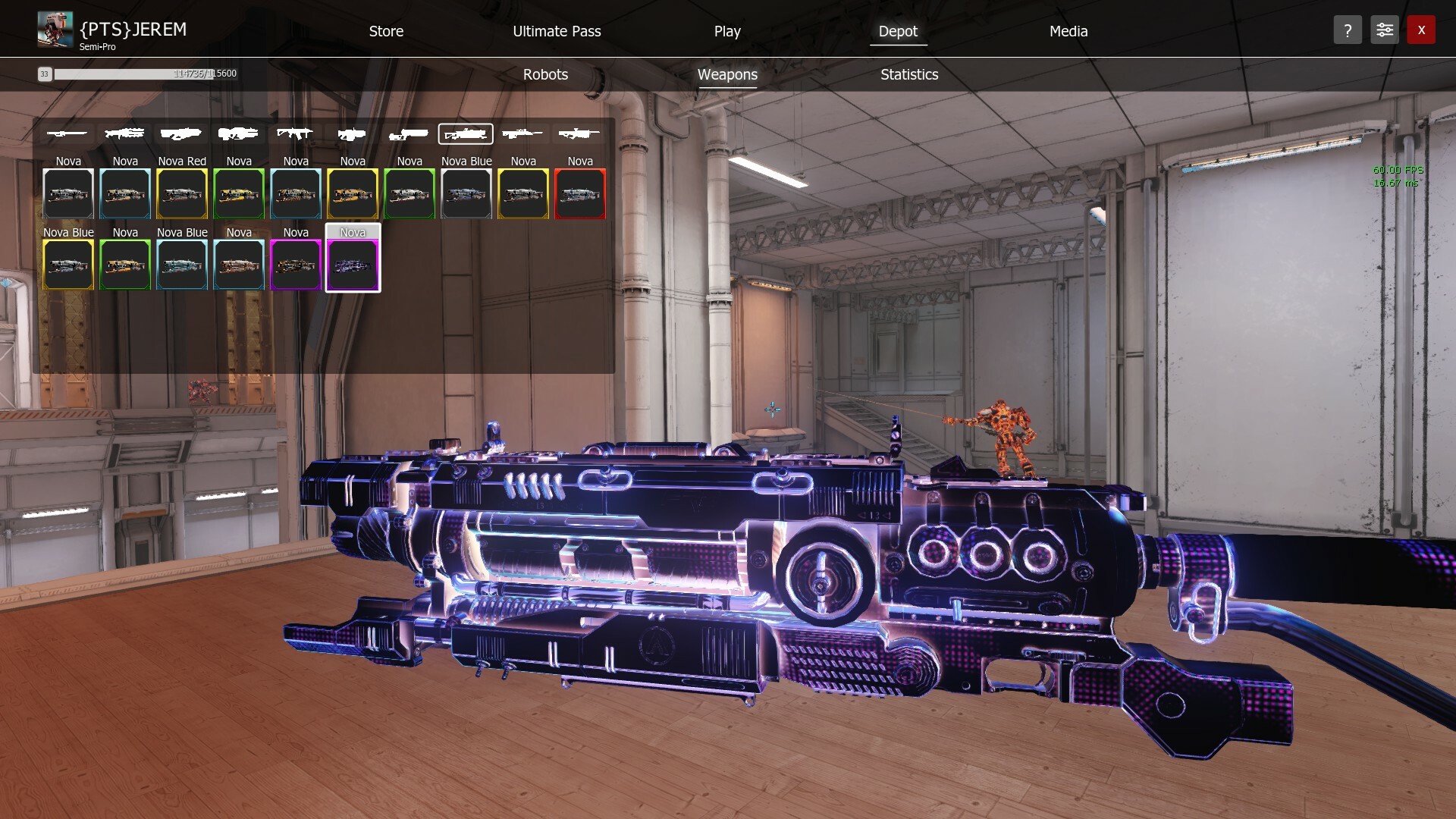
Task: Click the highlighted heavy weapon type icon
Action: click(x=466, y=133)
